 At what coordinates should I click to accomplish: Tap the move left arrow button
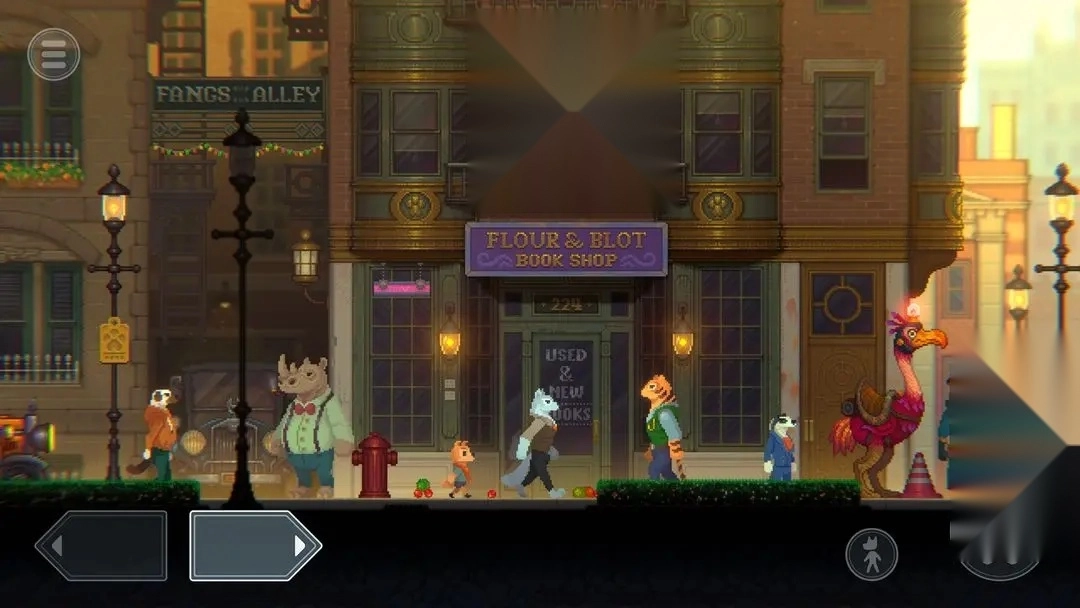(102, 546)
